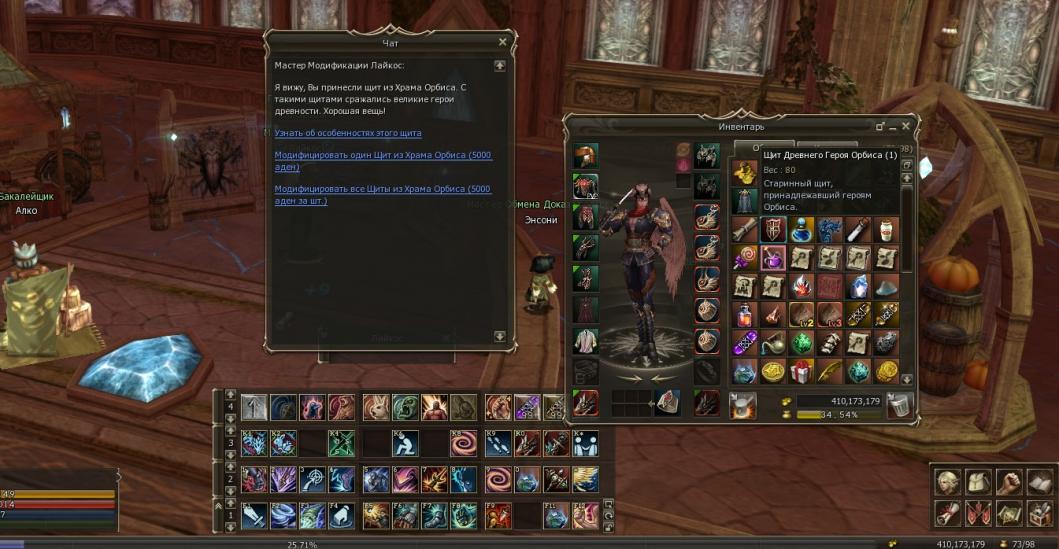Screen dimensions: 1059x549
Task: Activate the white rabbit hotbar icon
Action: click(376, 407)
